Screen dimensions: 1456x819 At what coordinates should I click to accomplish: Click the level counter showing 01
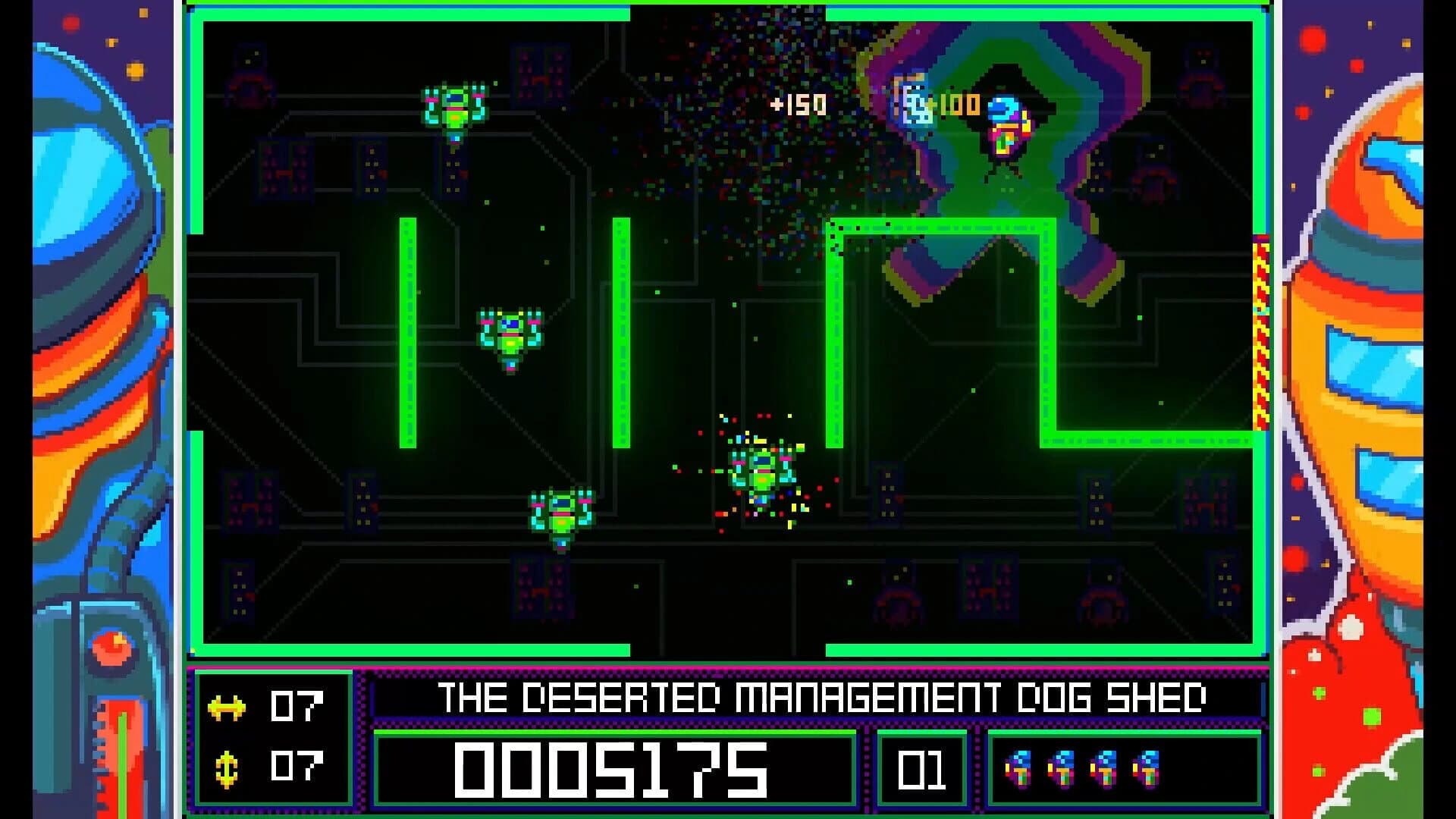point(922,772)
